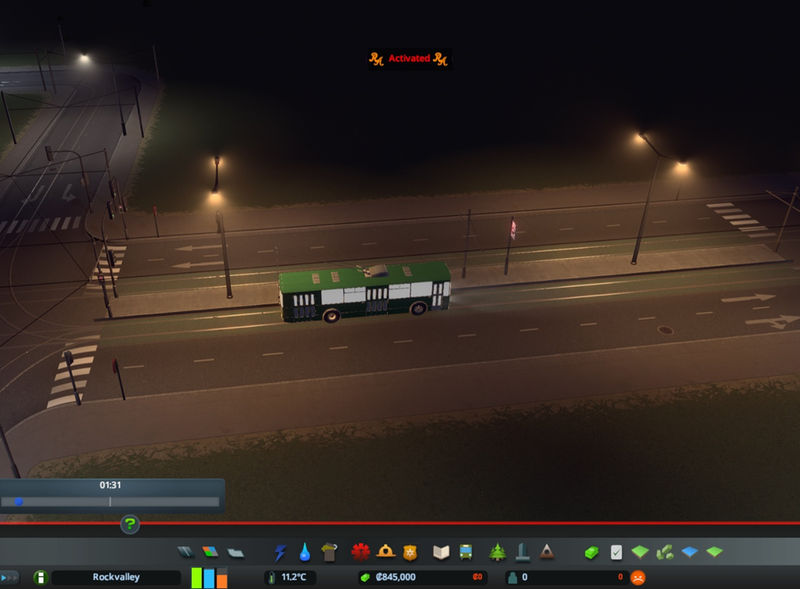Open the Electricity menu lightning bolt

pyautogui.click(x=280, y=552)
